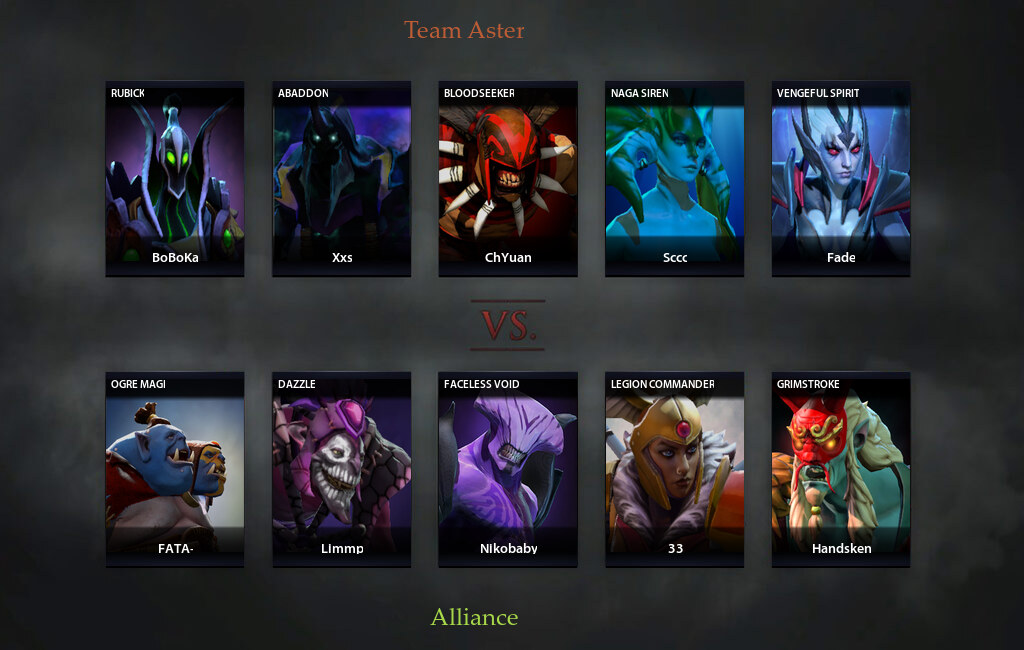Choose ChYuan's Bloodseeker portrait

[508, 178]
